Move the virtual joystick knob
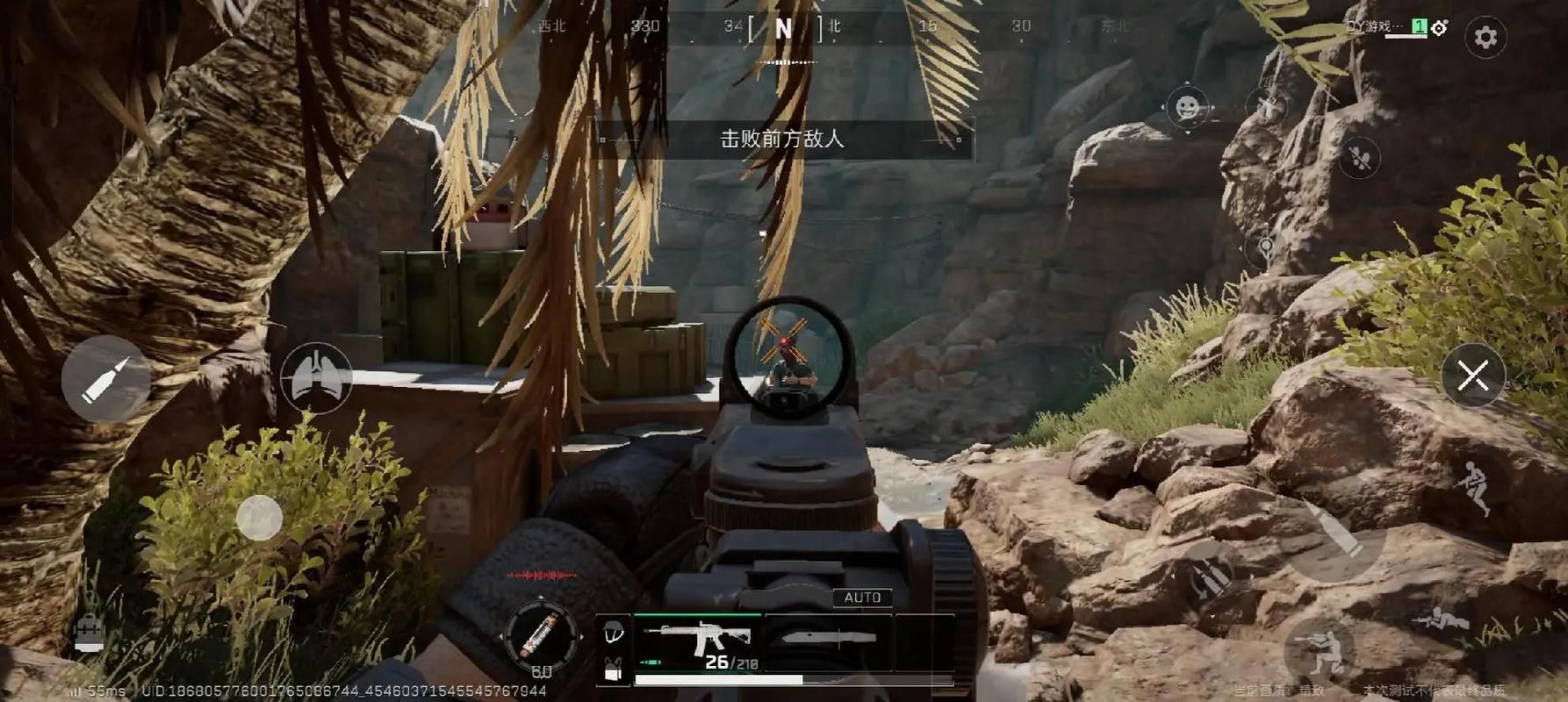 tap(259, 518)
